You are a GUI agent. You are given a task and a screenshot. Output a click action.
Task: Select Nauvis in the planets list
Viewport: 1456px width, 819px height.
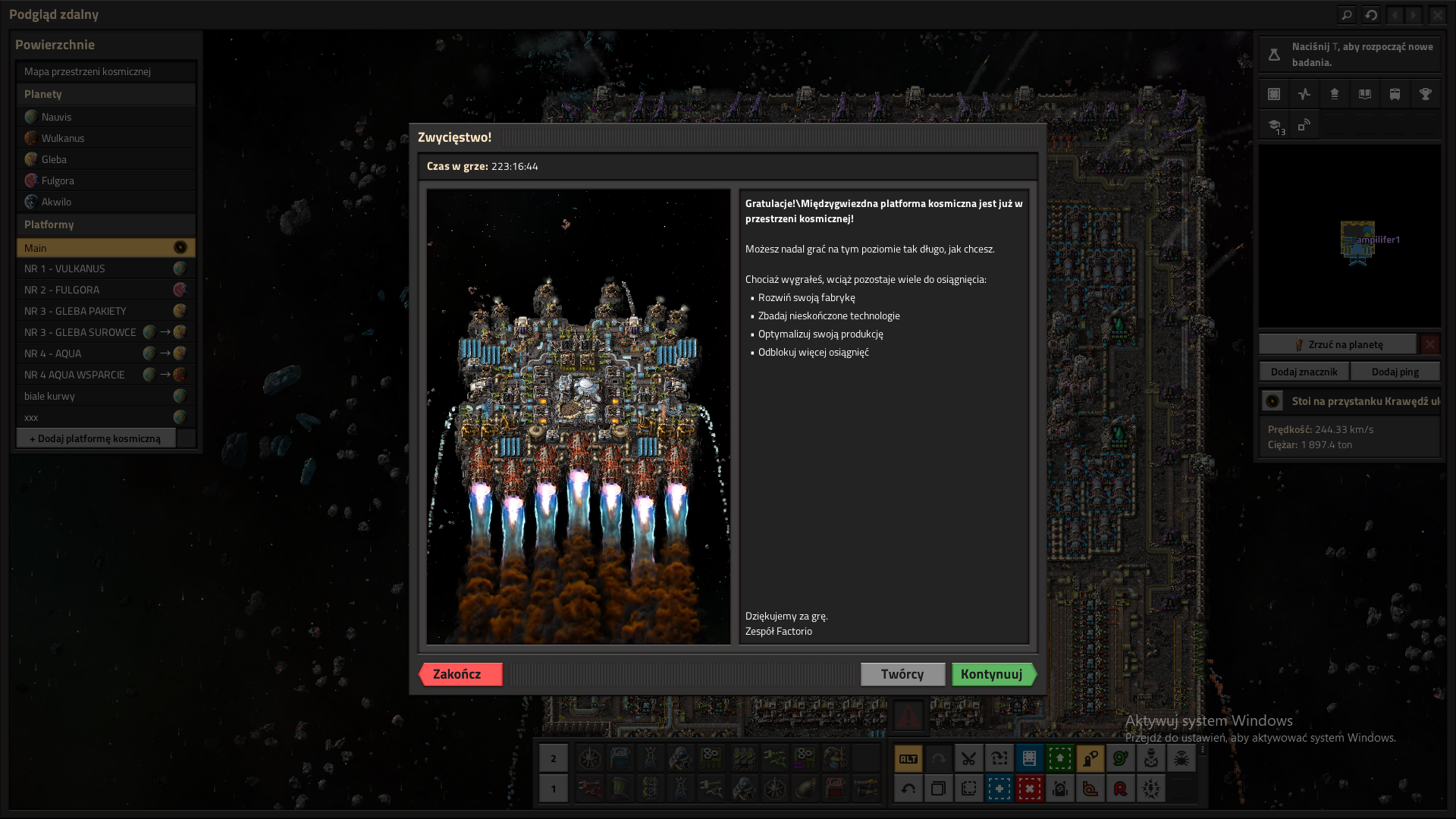tap(57, 117)
